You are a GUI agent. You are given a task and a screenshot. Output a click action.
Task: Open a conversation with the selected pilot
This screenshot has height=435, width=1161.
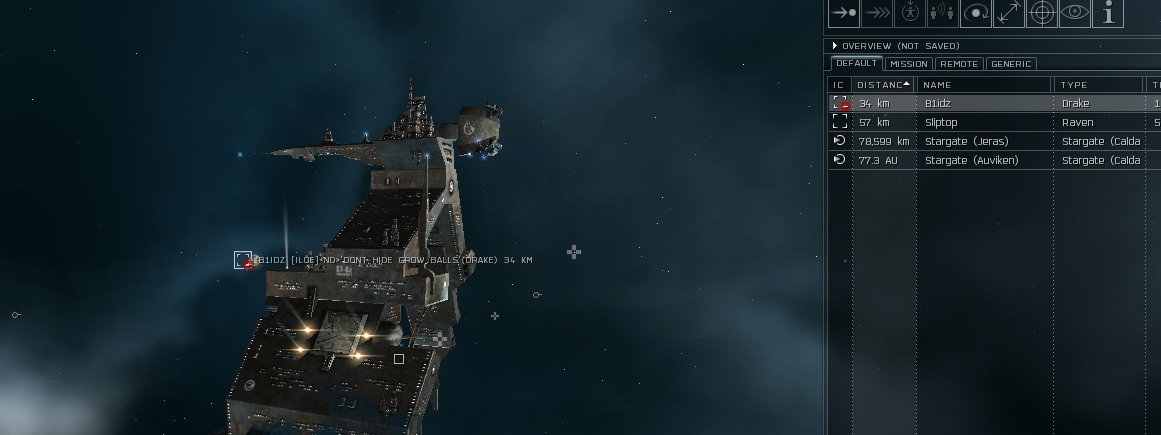tap(942, 13)
